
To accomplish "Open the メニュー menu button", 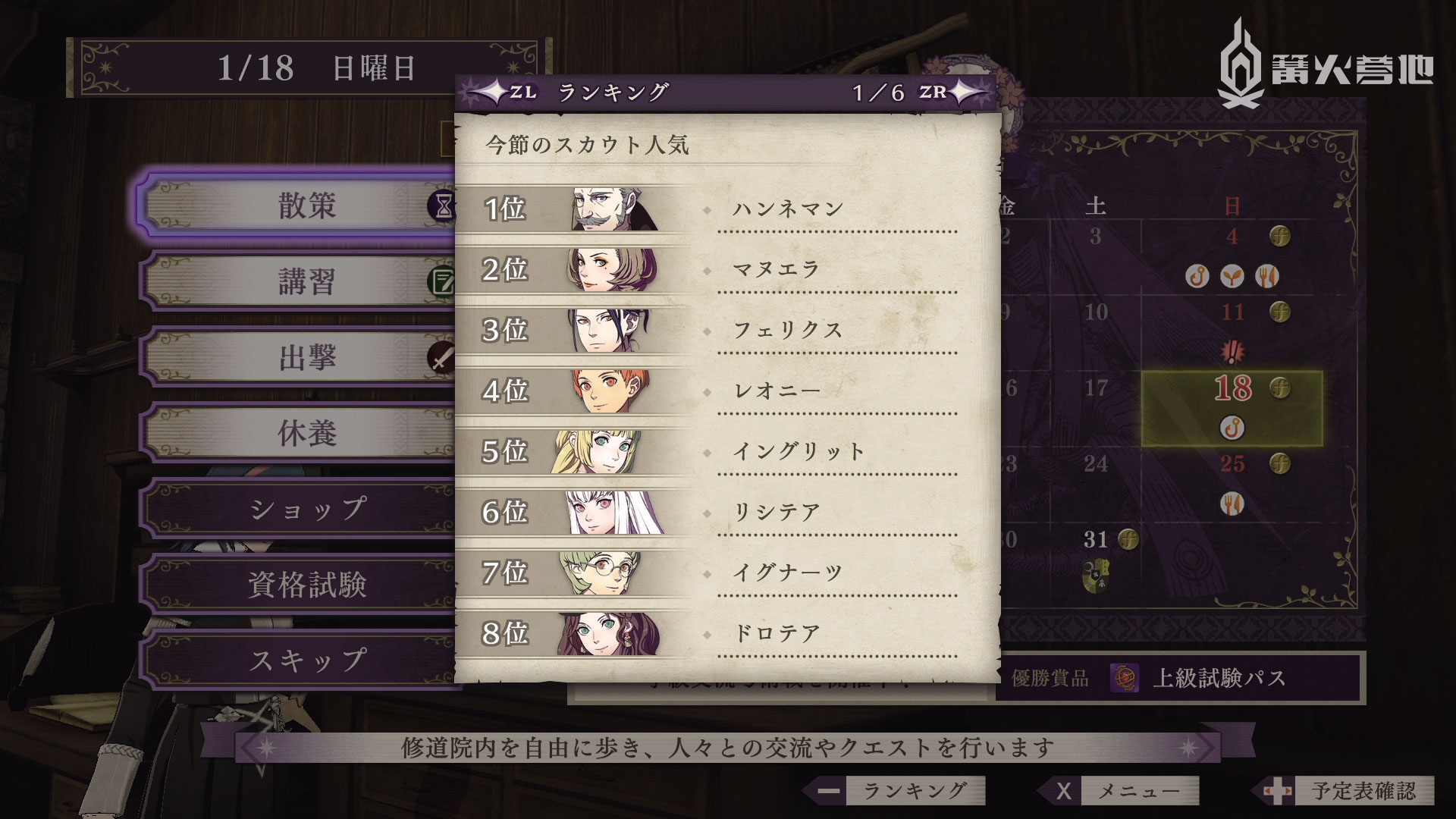I will pyautogui.click(x=1124, y=791).
